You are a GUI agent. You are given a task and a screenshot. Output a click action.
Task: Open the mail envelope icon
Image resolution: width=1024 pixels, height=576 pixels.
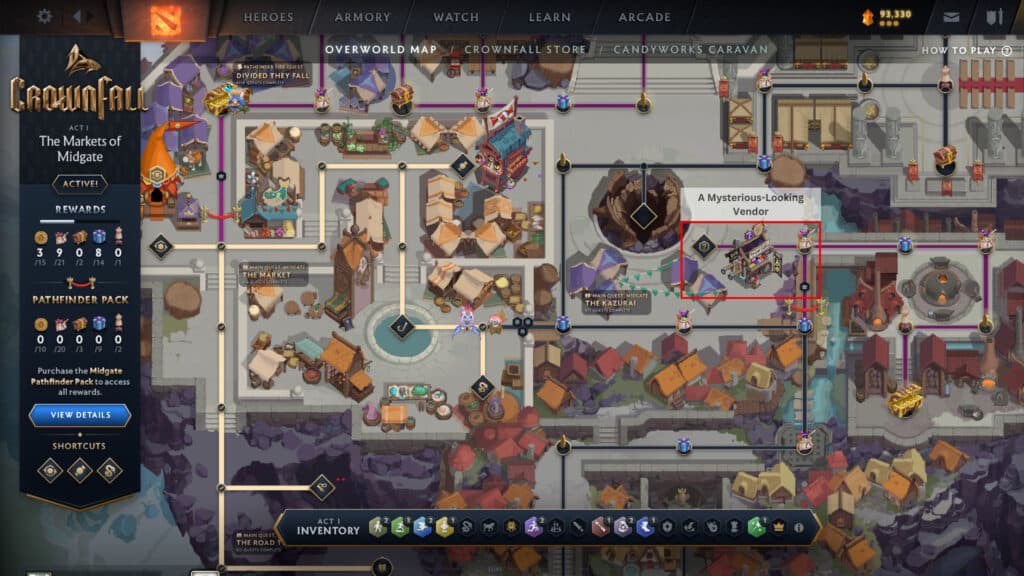click(x=952, y=17)
